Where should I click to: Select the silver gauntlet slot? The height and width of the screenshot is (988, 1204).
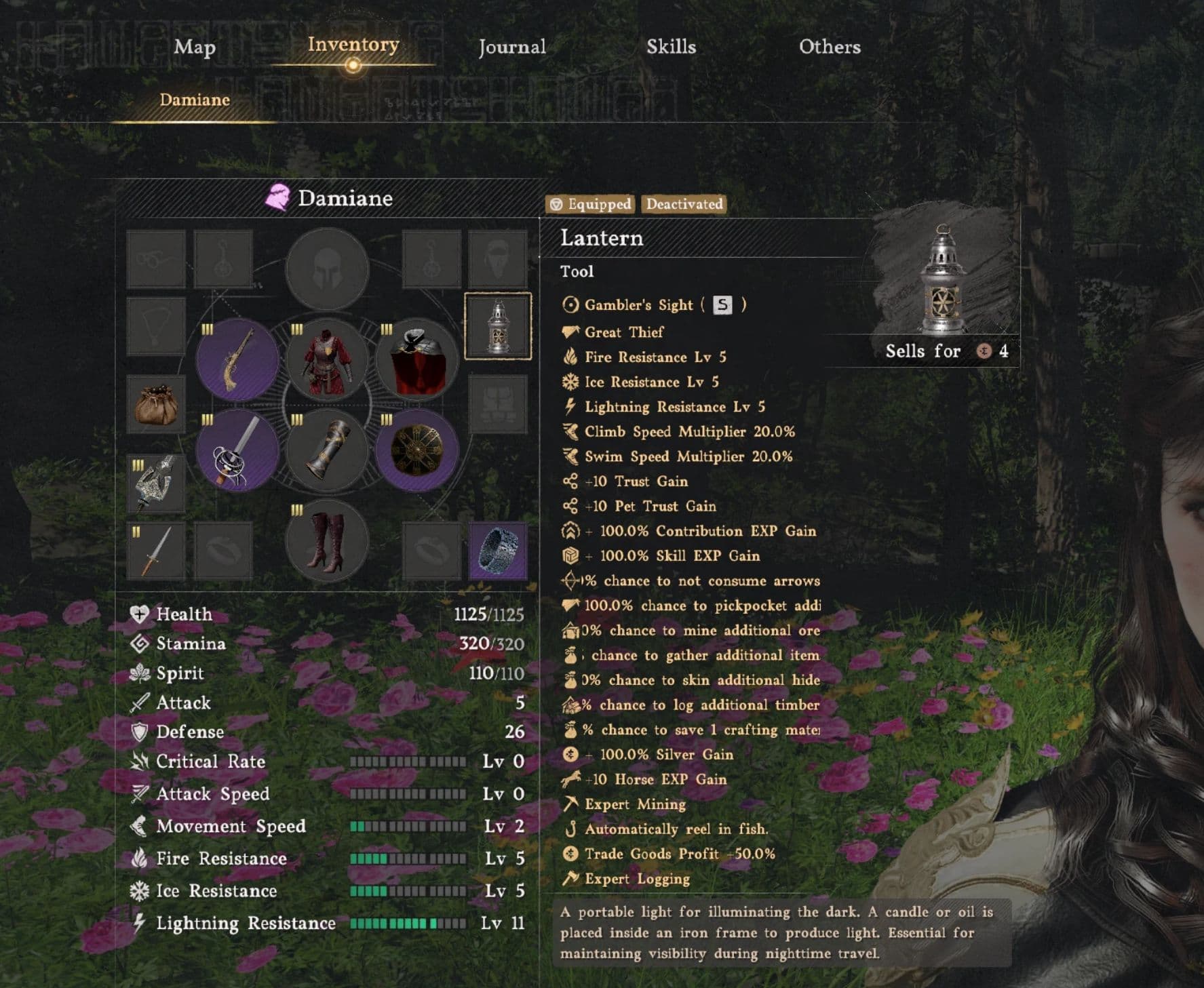(x=156, y=483)
